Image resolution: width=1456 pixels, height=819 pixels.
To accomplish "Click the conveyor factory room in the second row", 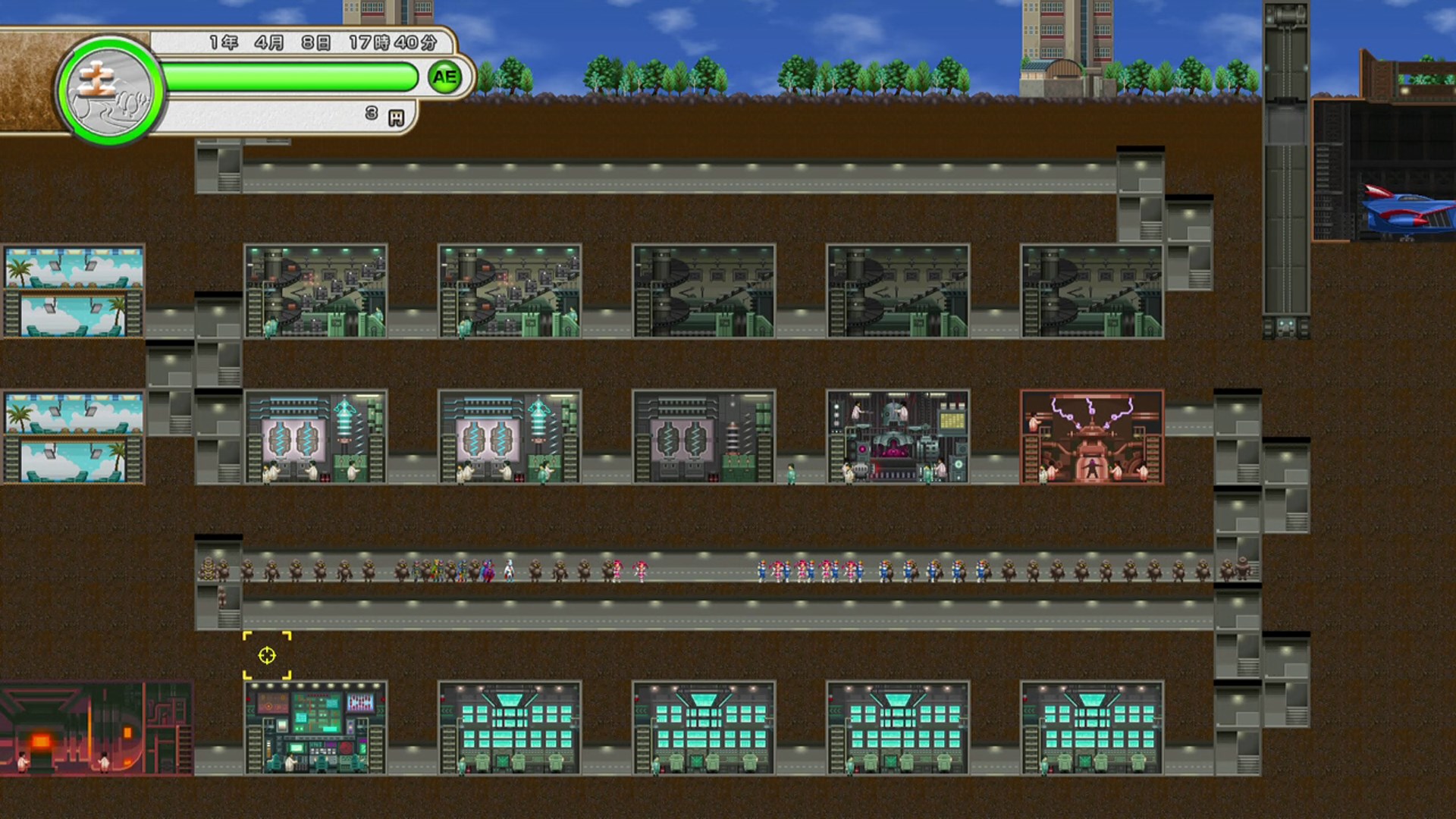I will tap(318, 288).
